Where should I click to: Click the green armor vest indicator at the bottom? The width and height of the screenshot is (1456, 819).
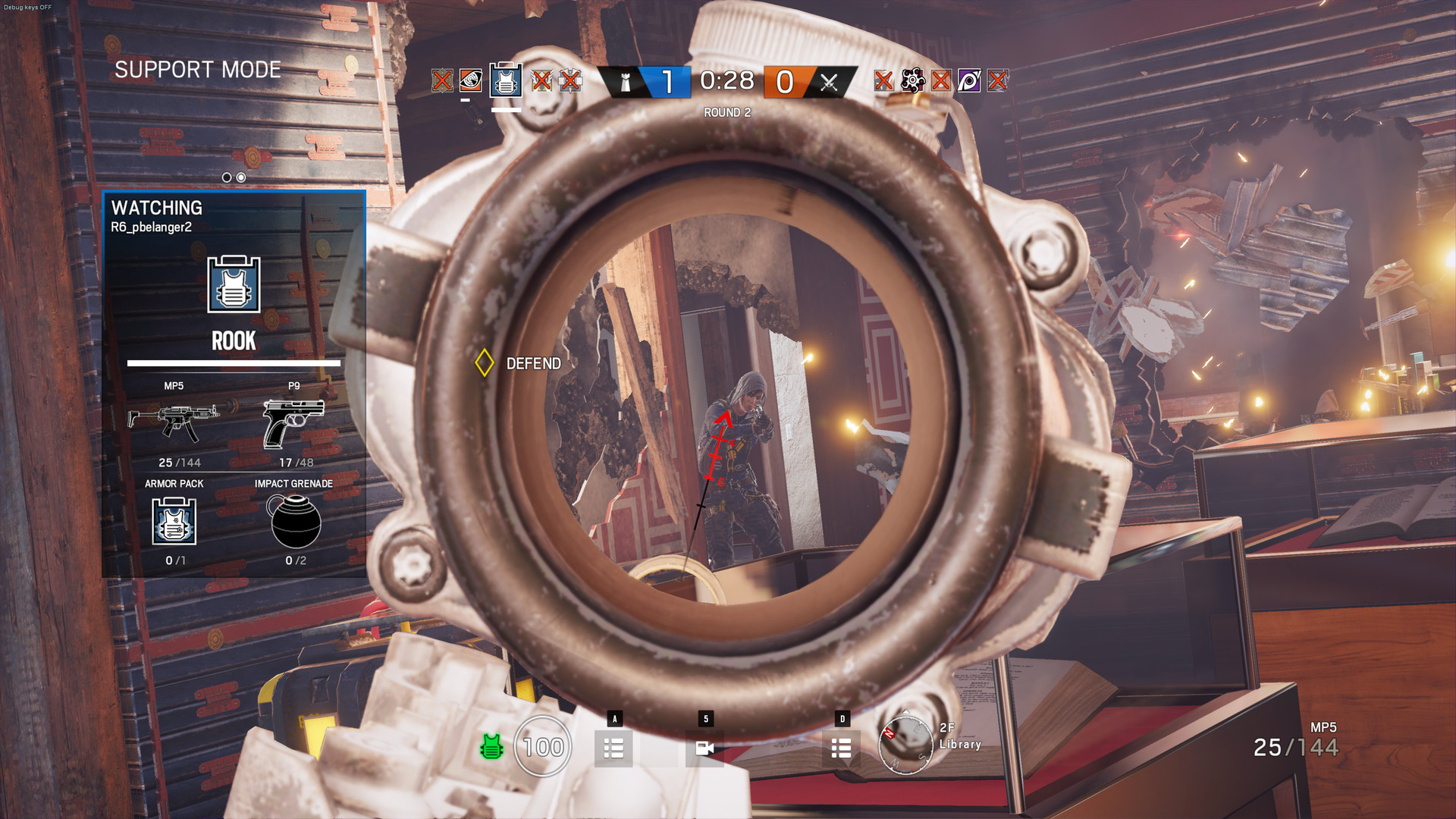click(491, 747)
